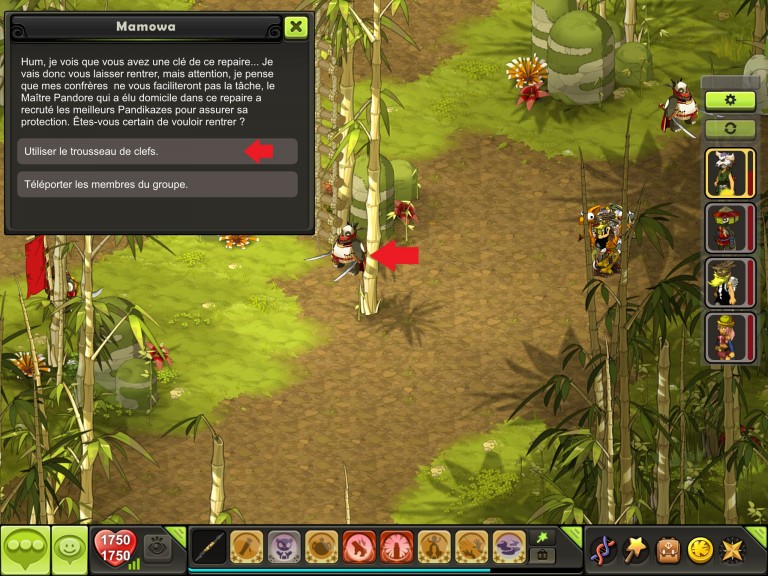Click the green refresh arrows button

730,128
